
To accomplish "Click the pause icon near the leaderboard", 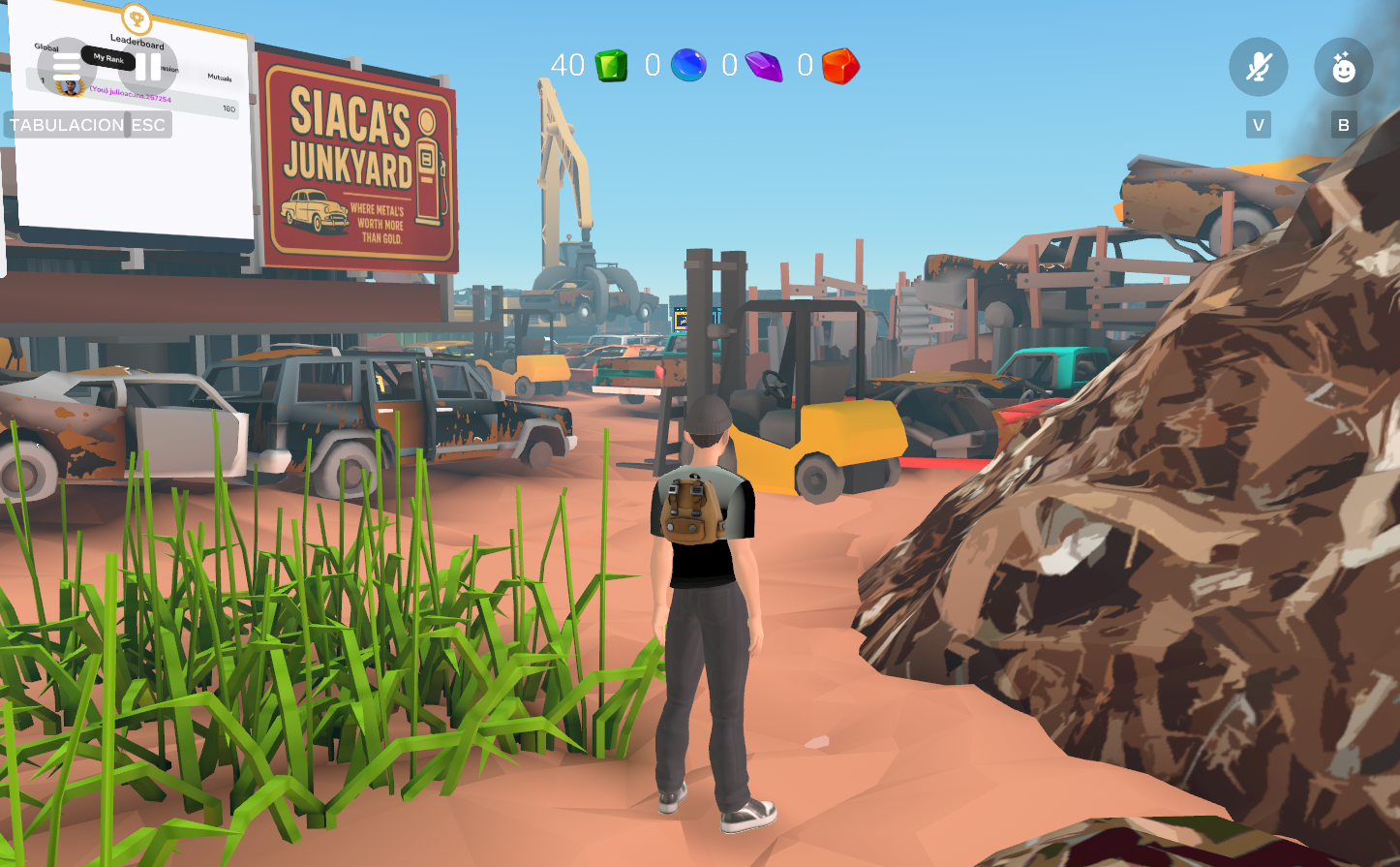I will (x=145, y=67).
